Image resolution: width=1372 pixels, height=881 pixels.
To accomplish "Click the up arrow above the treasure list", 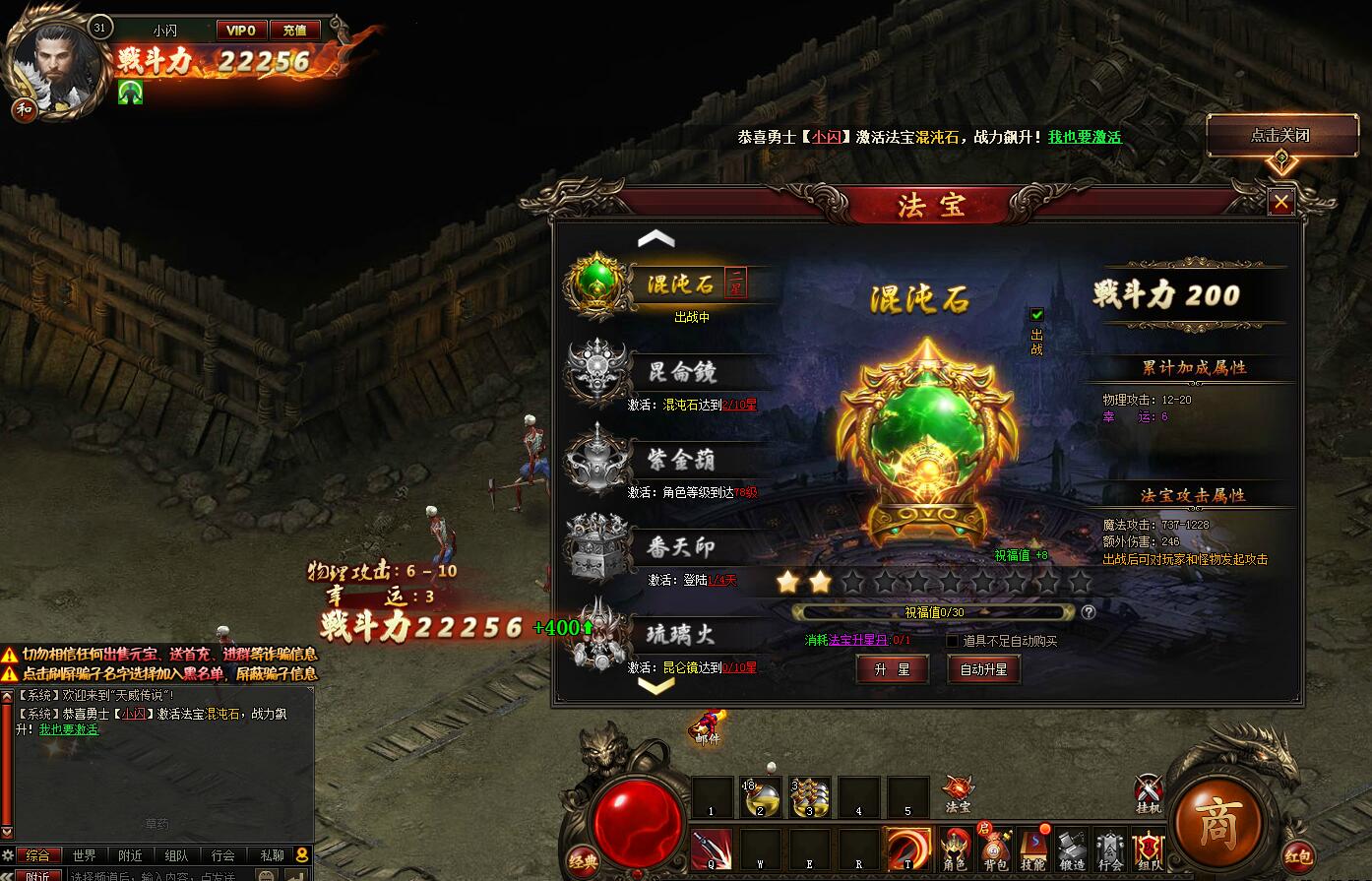I will coord(655,237).
